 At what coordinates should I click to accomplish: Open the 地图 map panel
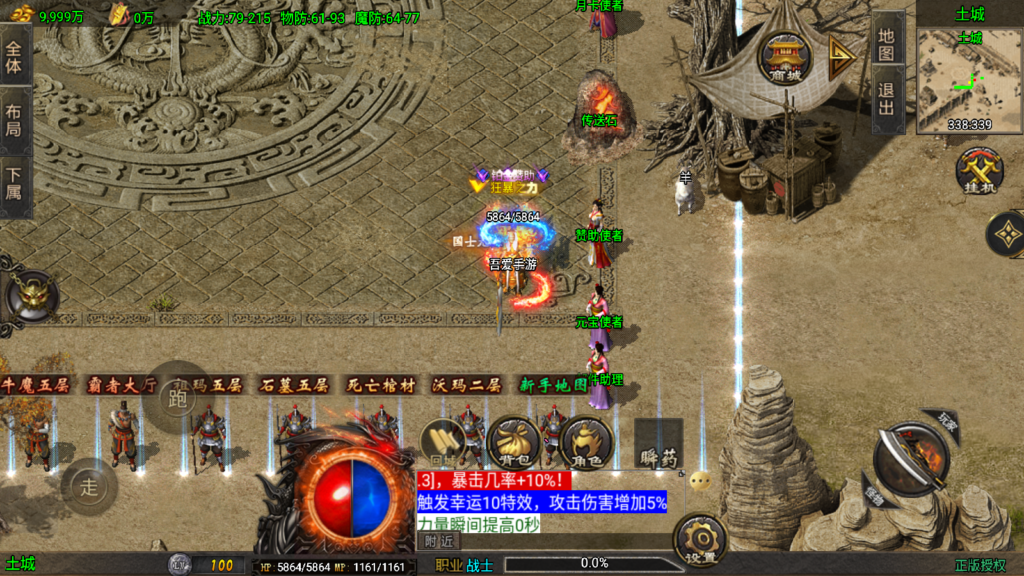tap(886, 42)
